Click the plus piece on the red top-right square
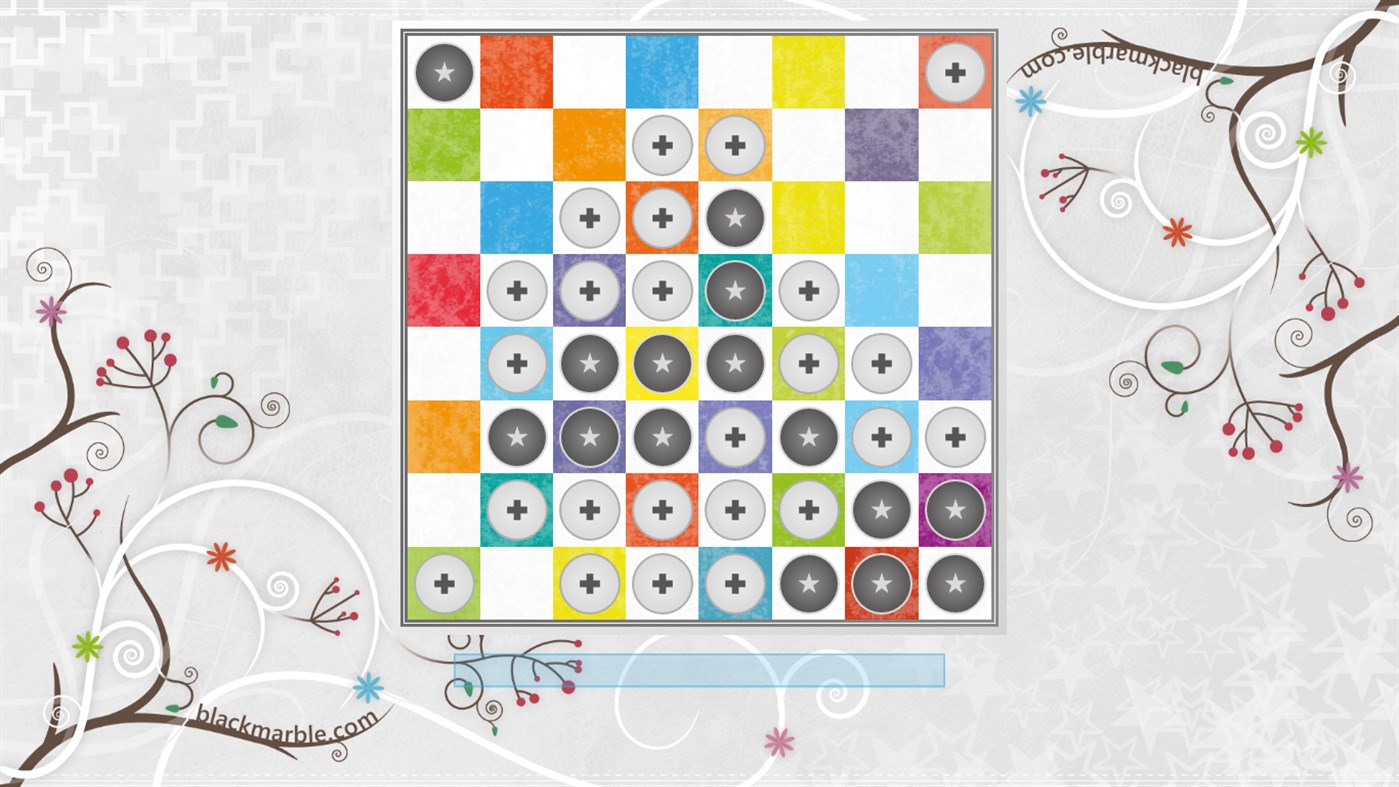The height and width of the screenshot is (787, 1399). click(954, 72)
